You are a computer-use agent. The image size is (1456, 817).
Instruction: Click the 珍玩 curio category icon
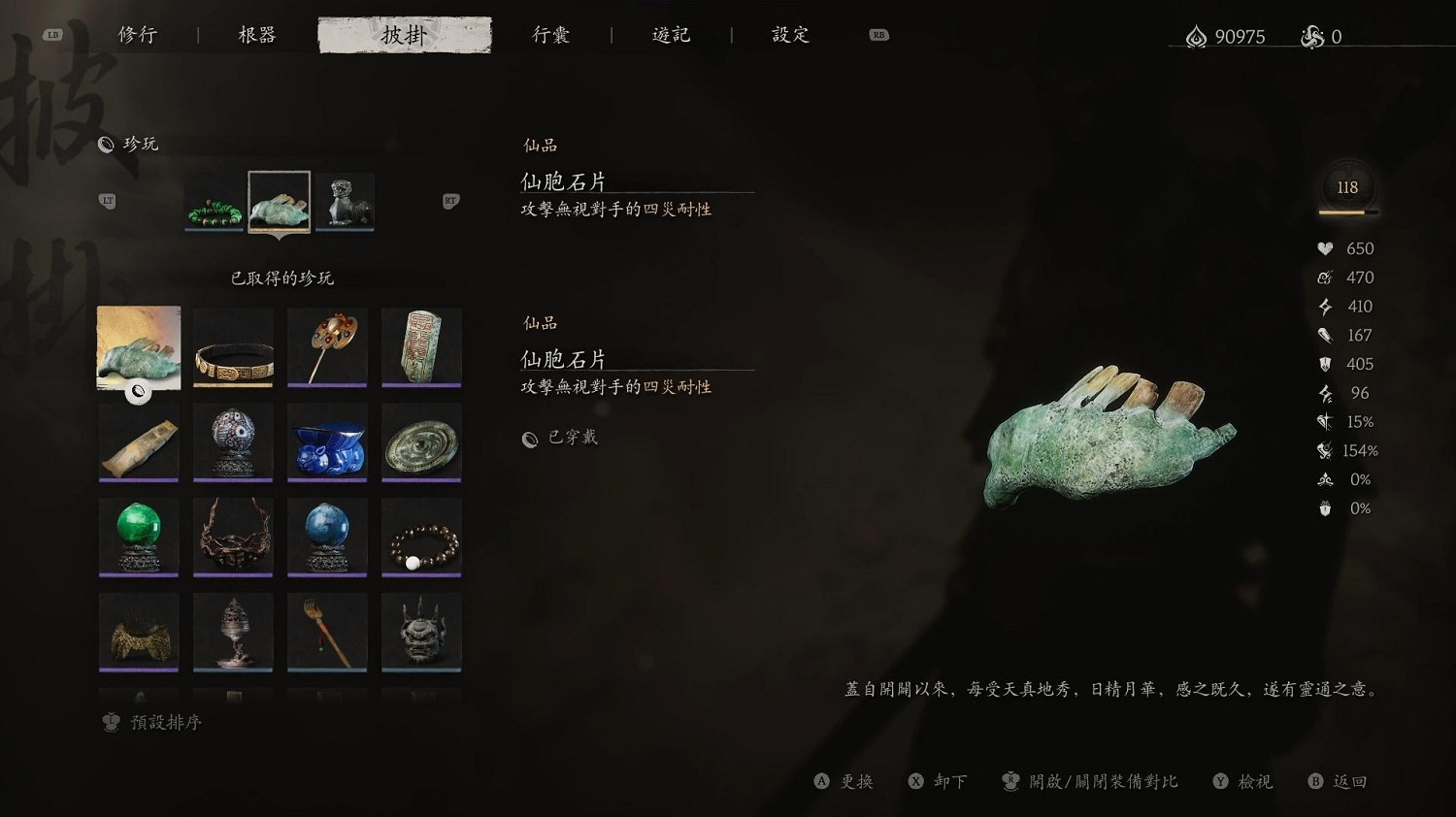(105, 144)
